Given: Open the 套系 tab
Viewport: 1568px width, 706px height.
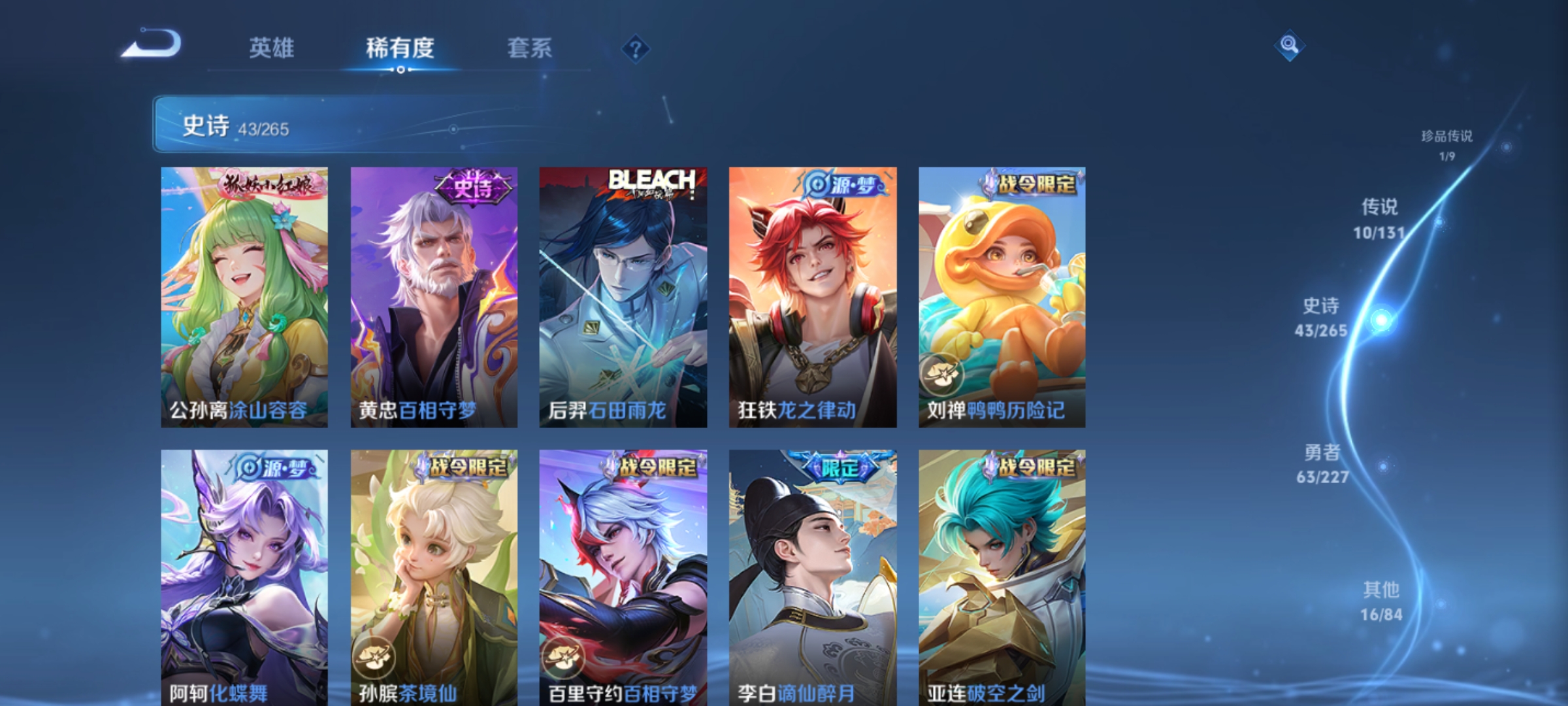Looking at the screenshot, I should tap(529, 48).
